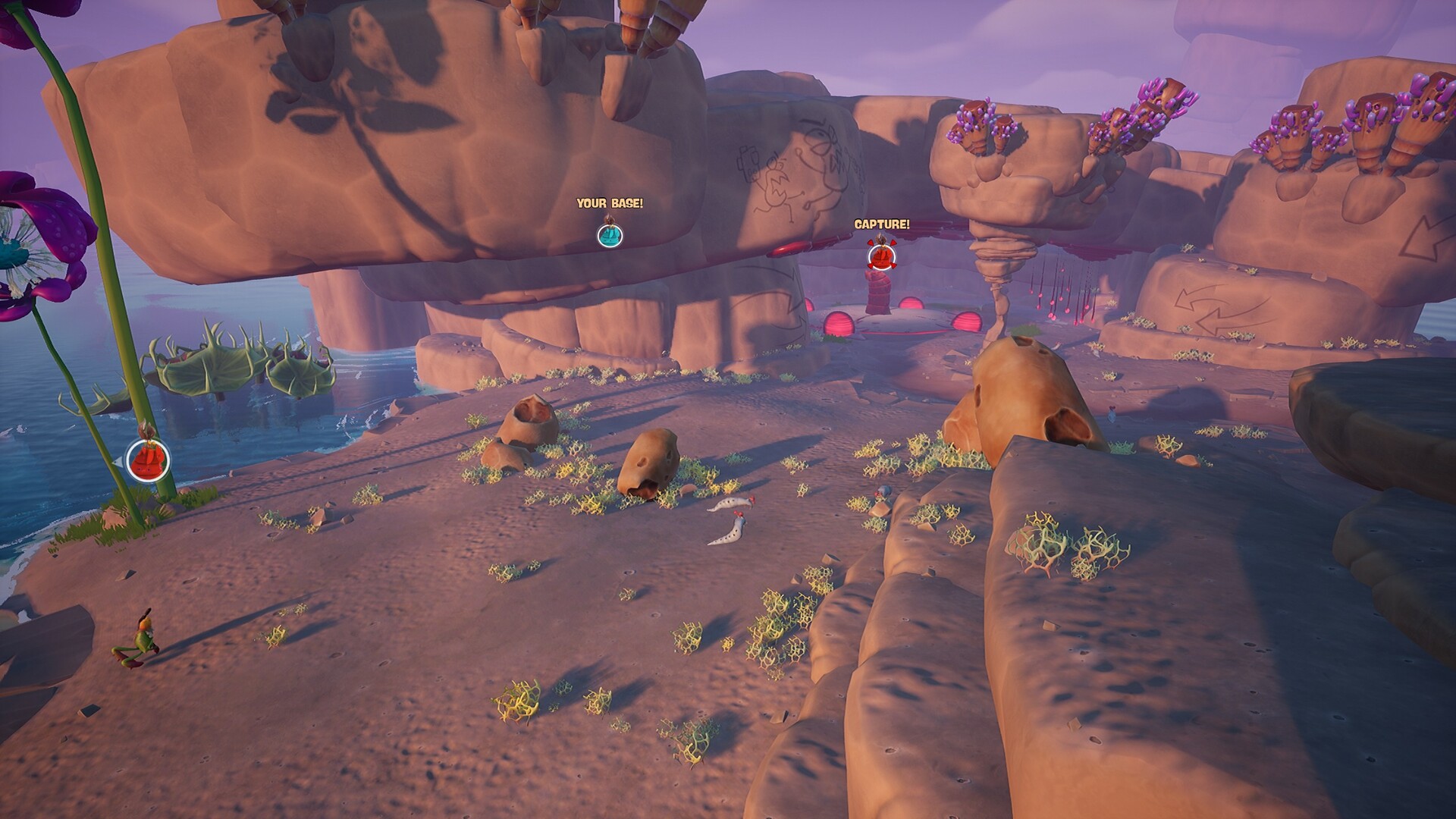Select the red "Capture!" objective marker
The height and width of the screenshot is (819, 1456).
pyautogui.click(x=880, y=256)
